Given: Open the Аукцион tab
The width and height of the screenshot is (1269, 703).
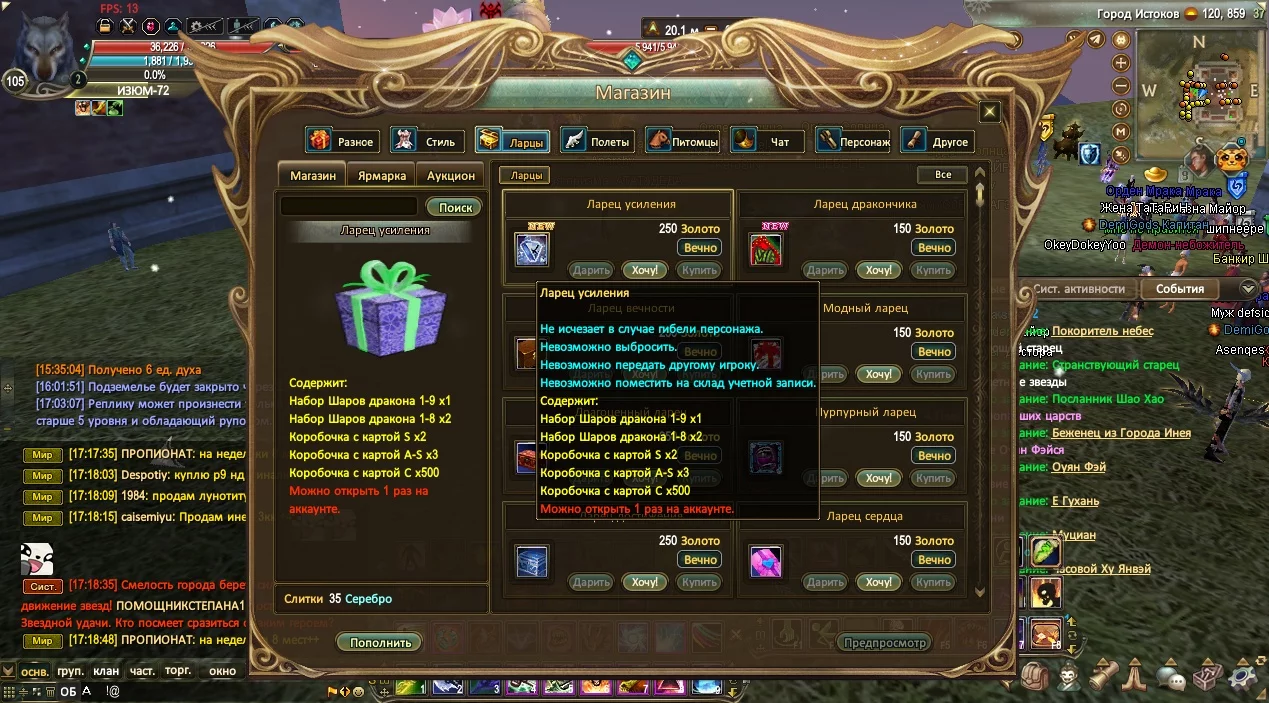Looking at the screenshot, I should click(x=451, y=175).
